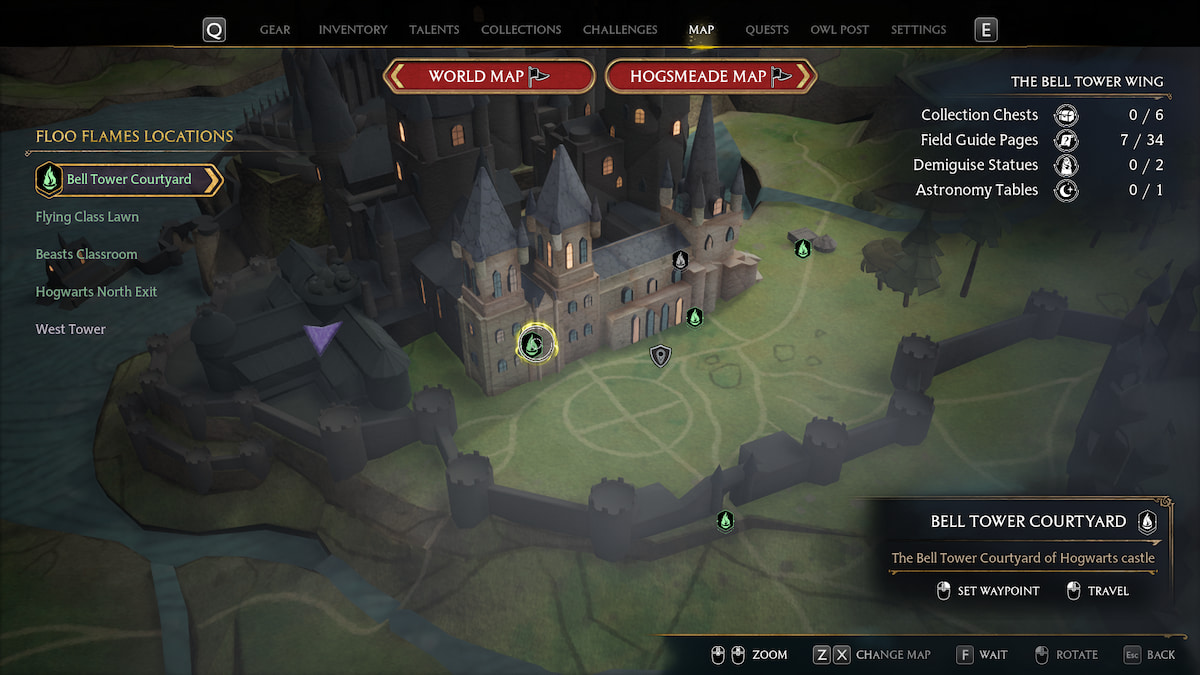
Task: Go to the Challenges tab
Action: 620,30
